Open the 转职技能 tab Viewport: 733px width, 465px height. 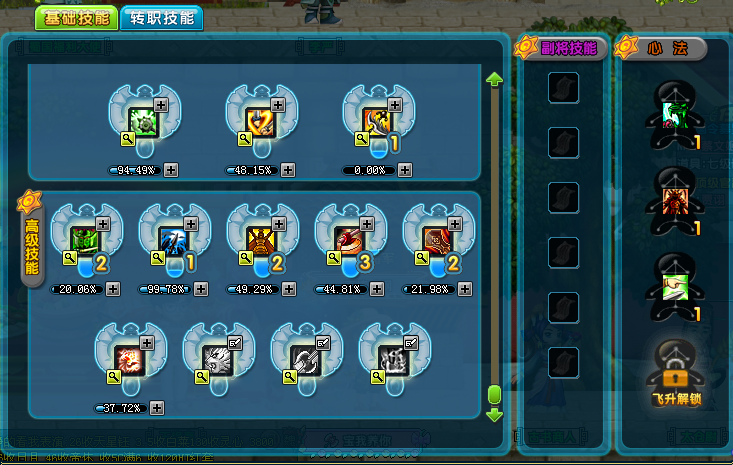[161, 18]
